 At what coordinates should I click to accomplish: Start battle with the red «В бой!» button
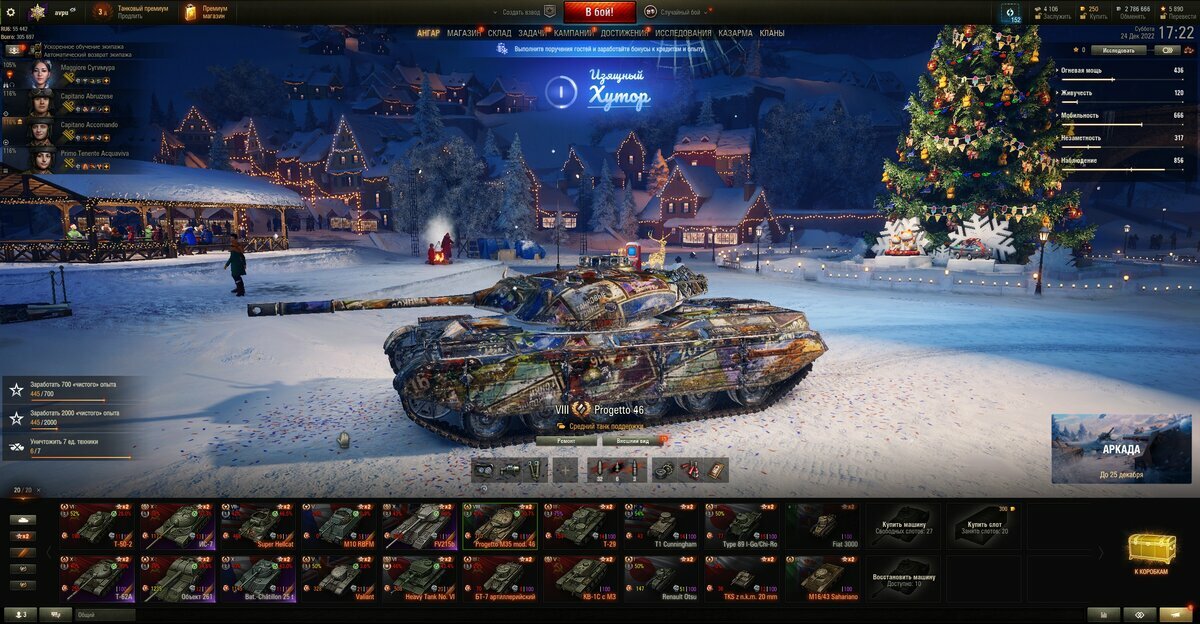600,12
